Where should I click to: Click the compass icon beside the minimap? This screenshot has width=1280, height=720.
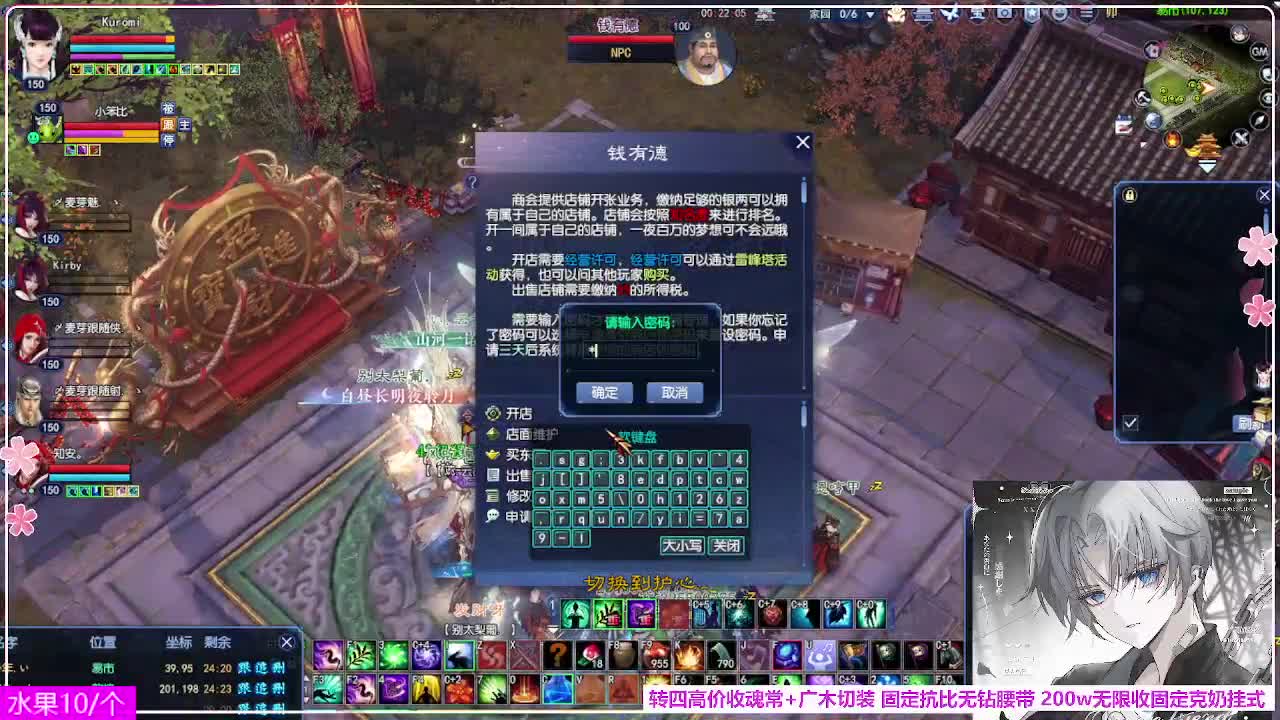coord(1258,120)
